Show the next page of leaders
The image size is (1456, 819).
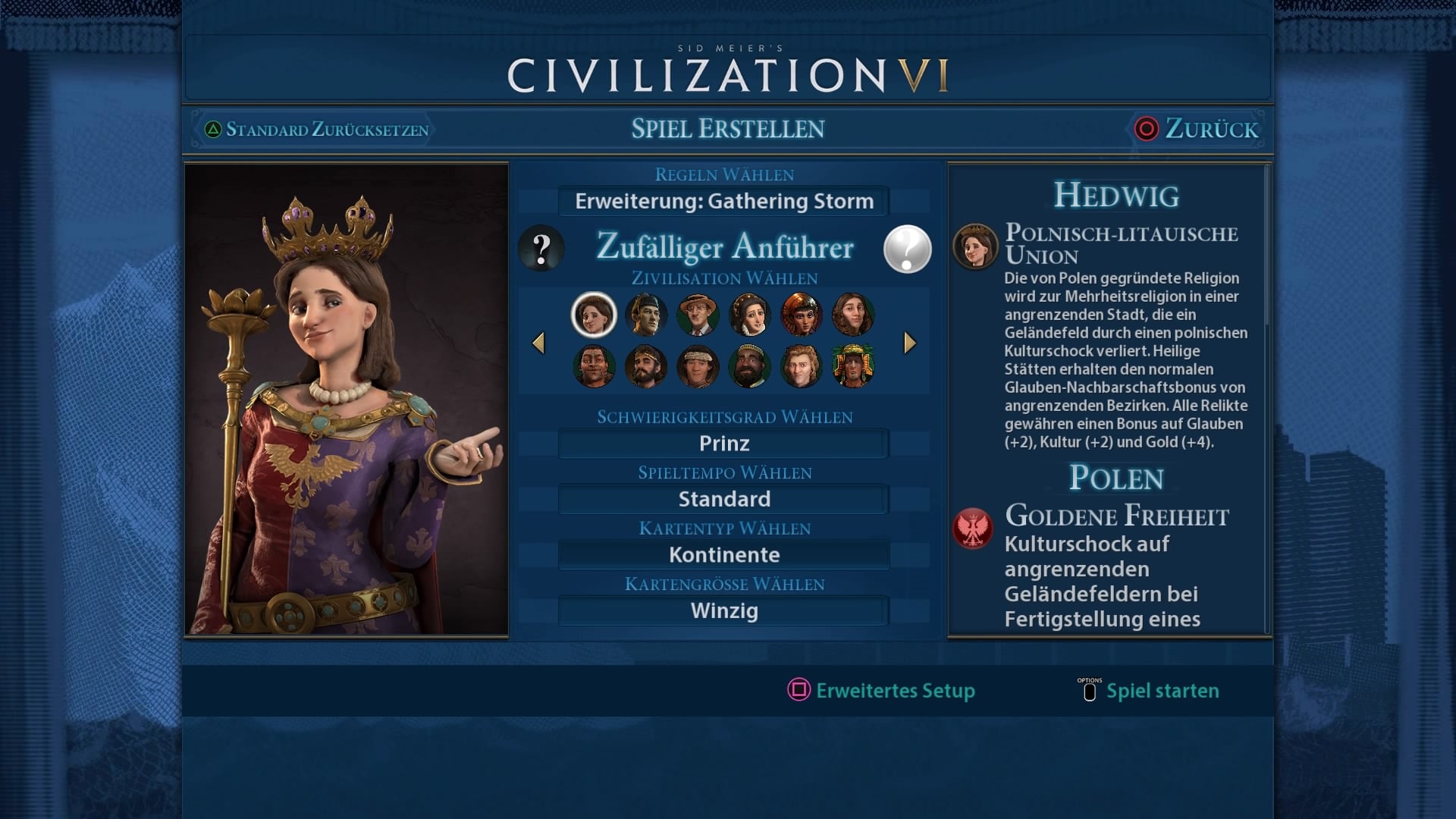[910, 344]
